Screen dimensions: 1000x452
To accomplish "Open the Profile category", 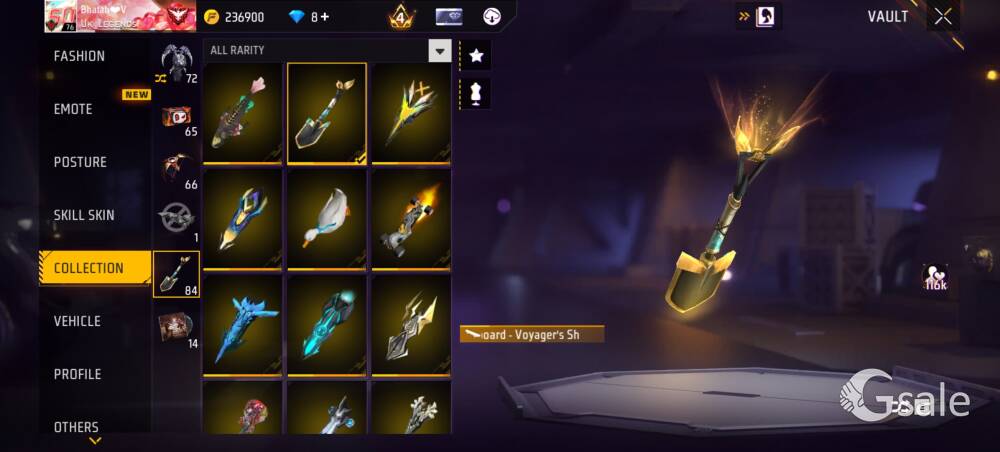I will tap(77, 374).
